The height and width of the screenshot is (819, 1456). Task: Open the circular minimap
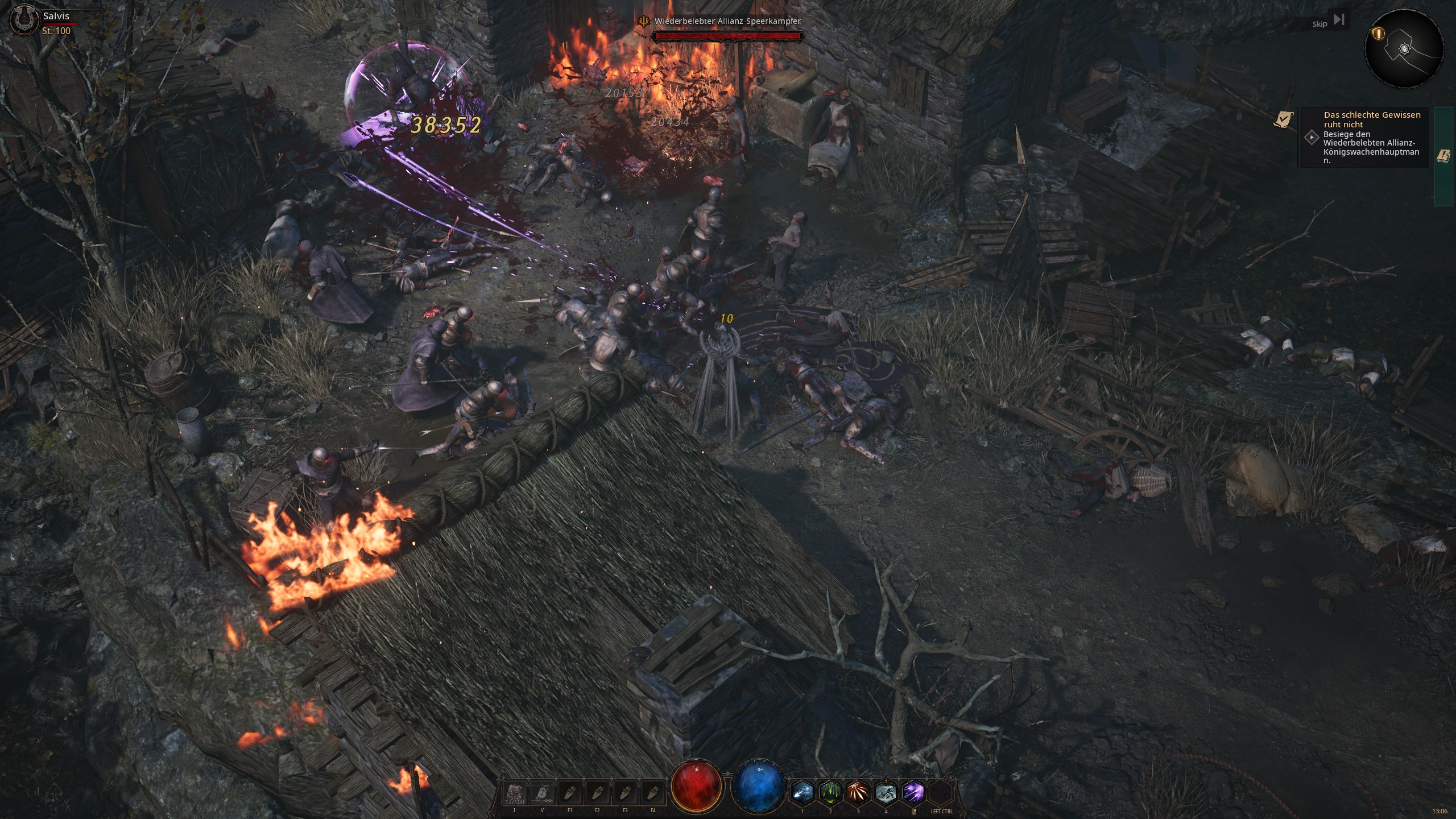(x=1404, y=49)
